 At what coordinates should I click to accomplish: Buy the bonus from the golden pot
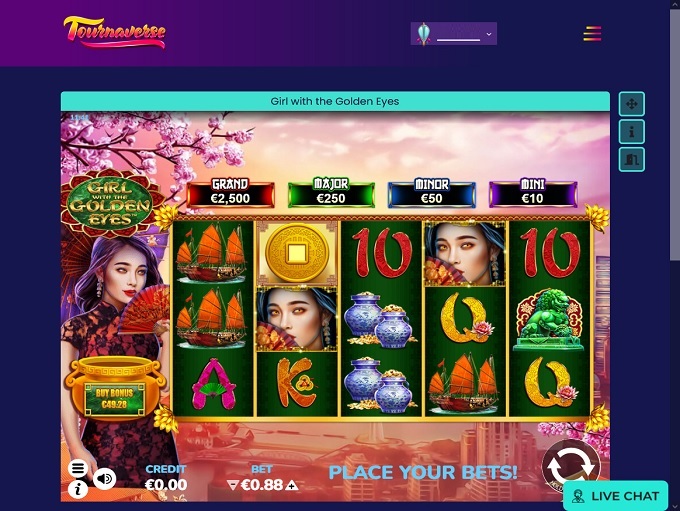(113, 396)
